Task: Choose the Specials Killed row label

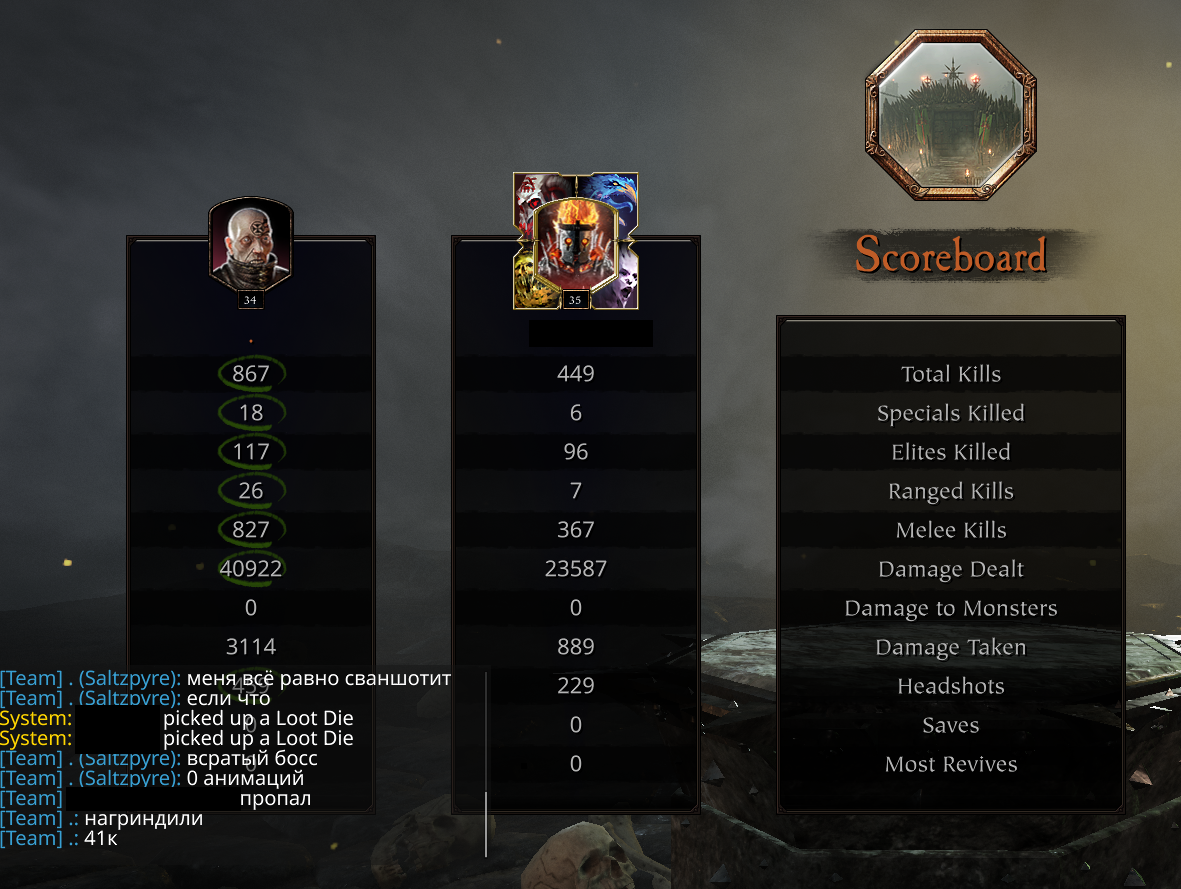Action: coord(950,413)
